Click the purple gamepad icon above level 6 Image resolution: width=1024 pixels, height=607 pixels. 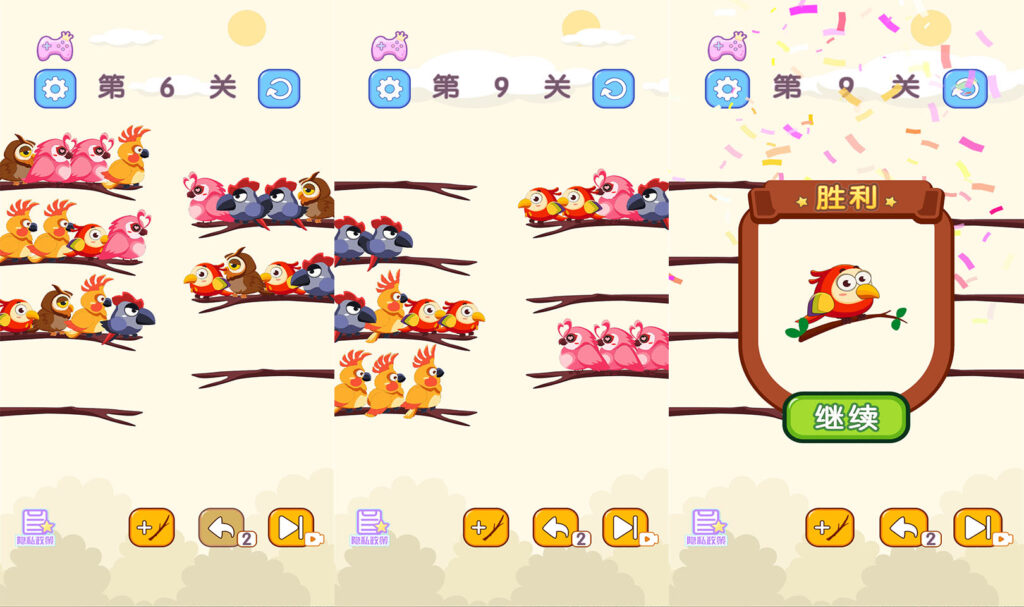coord(55,46)
